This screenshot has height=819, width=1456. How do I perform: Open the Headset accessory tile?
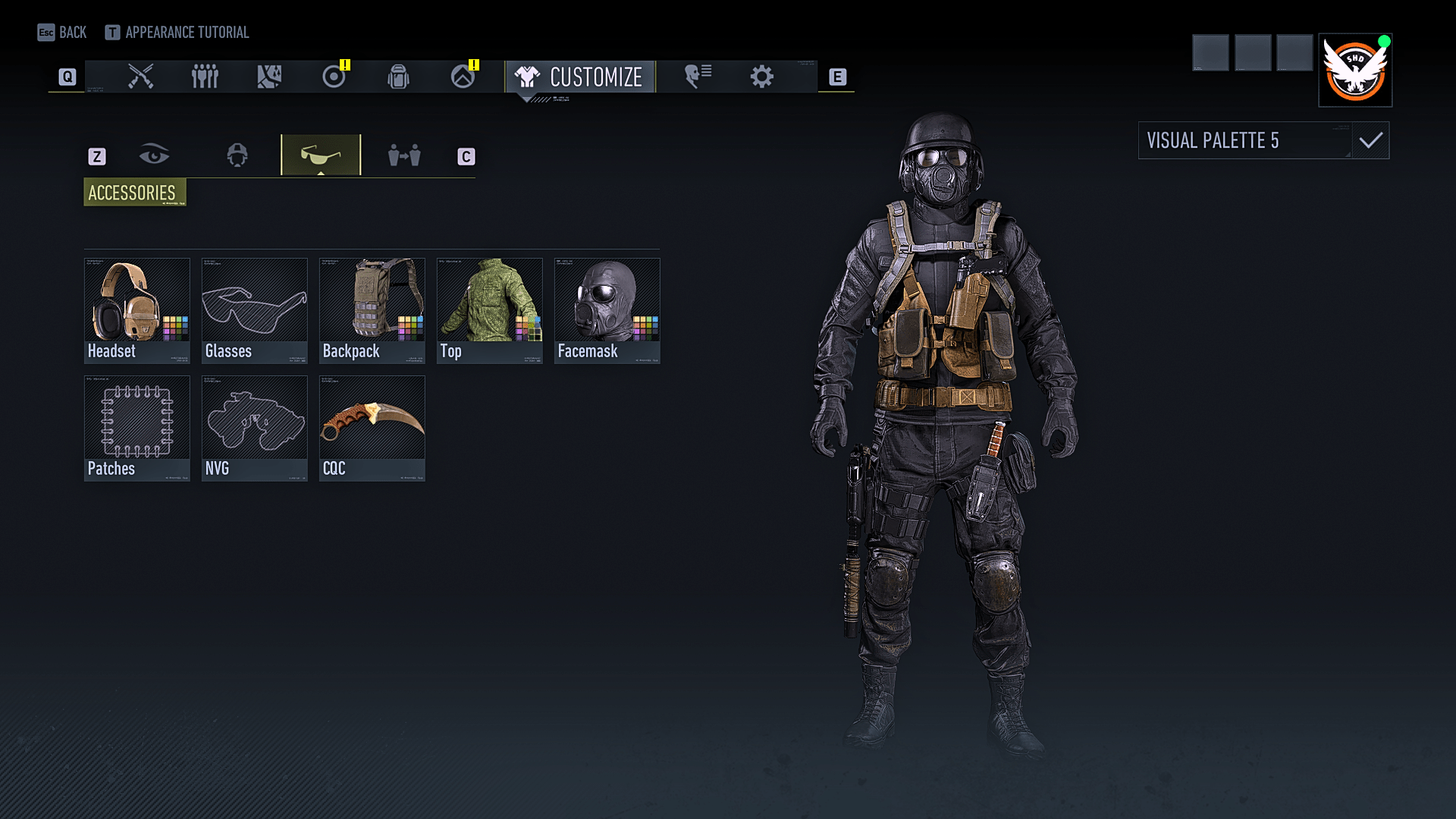136,310
